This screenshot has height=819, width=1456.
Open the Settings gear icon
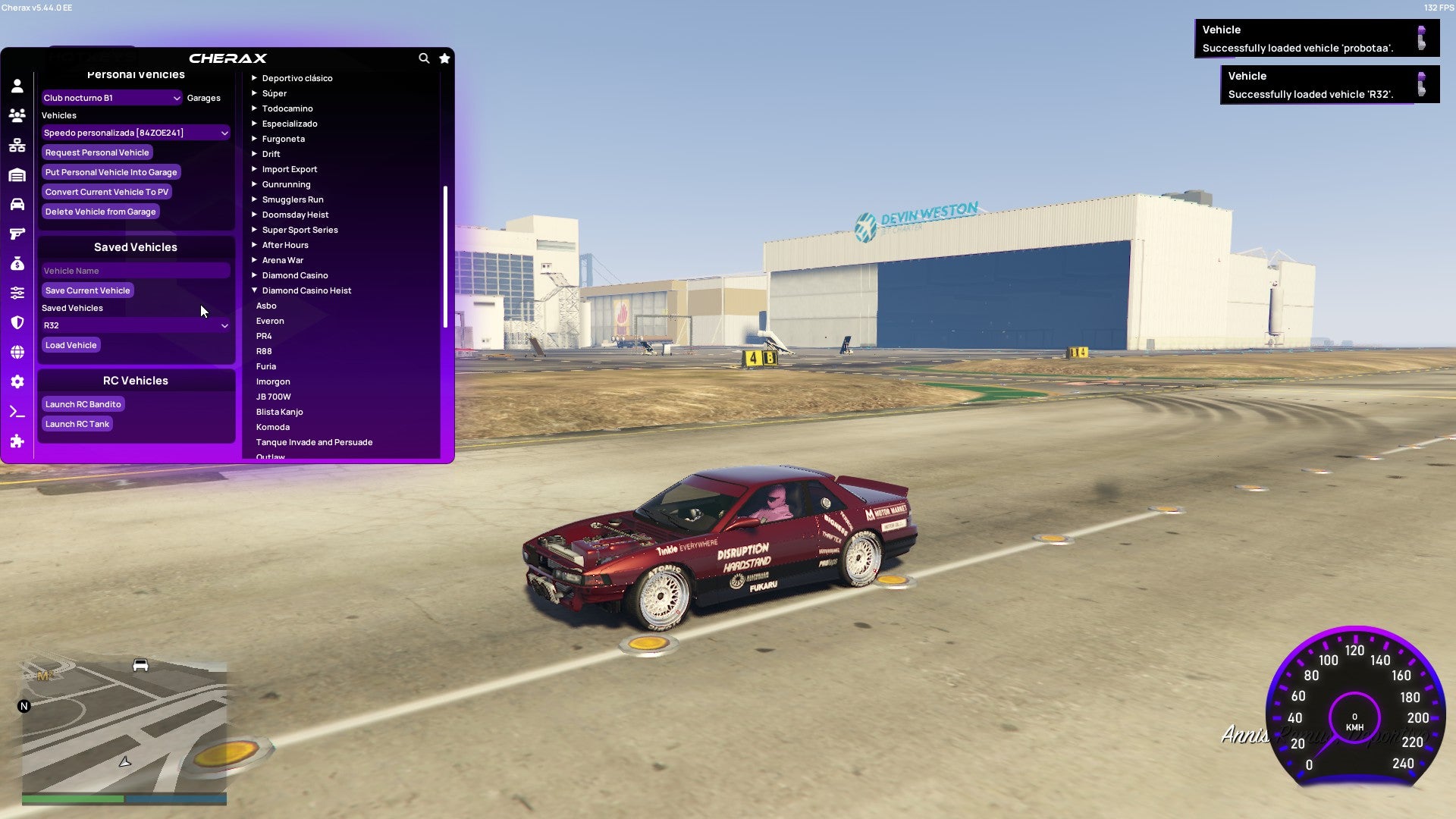click(x=17, y=381)
